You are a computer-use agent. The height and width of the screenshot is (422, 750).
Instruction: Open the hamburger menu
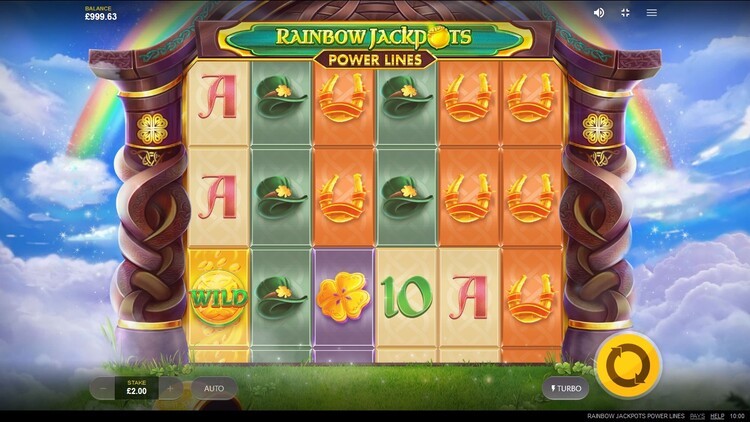tap(652, 13)
